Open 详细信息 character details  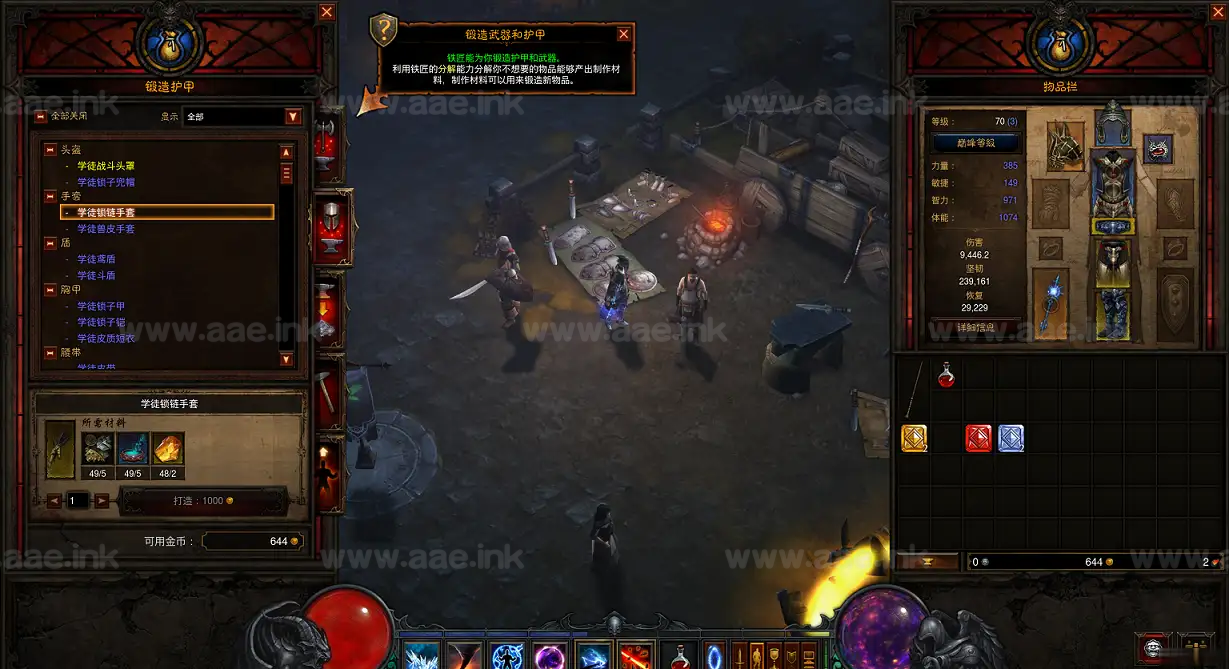(x=974, y=327)
